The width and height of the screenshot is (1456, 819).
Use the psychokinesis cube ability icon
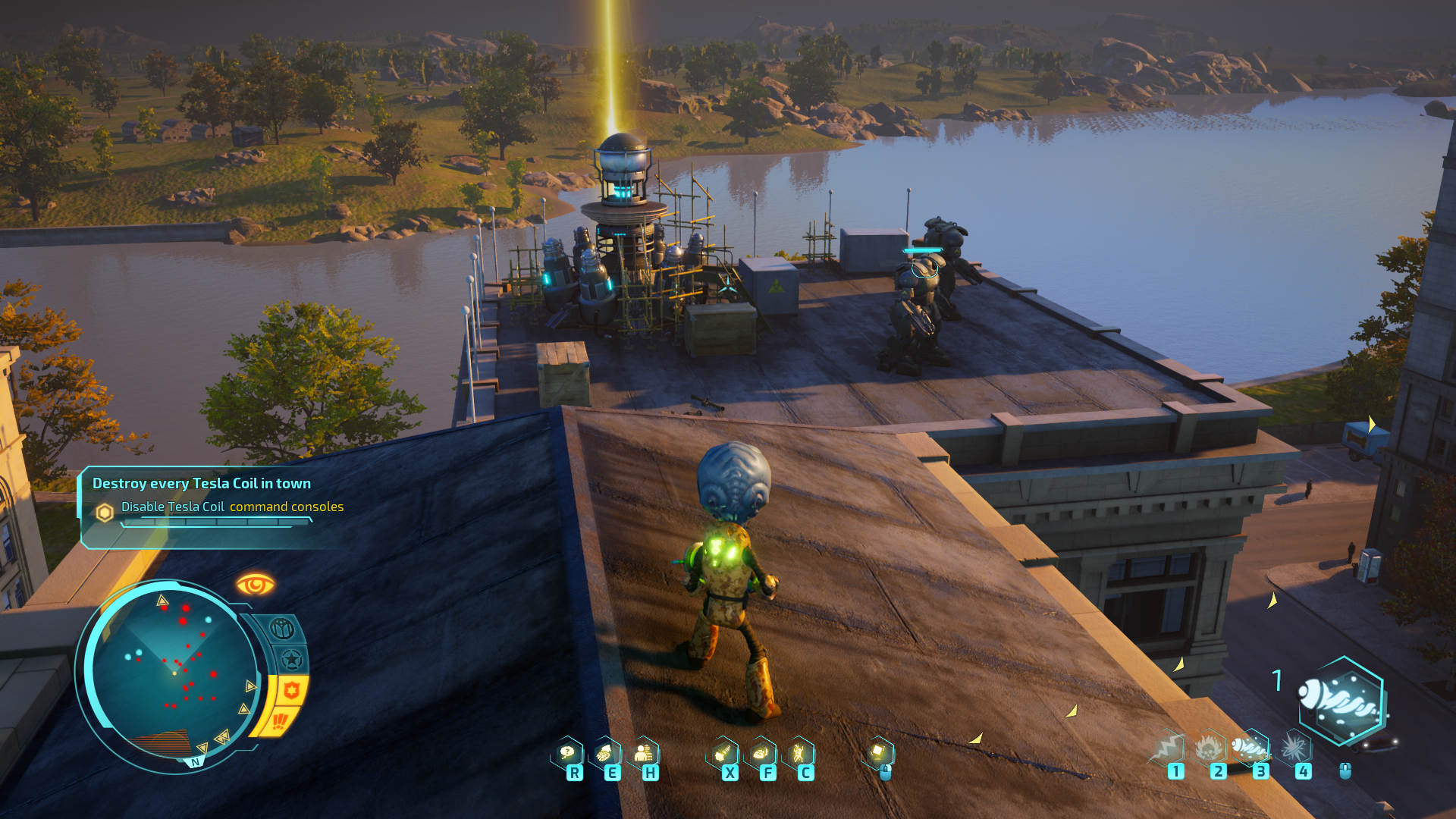tap(878, 752)
